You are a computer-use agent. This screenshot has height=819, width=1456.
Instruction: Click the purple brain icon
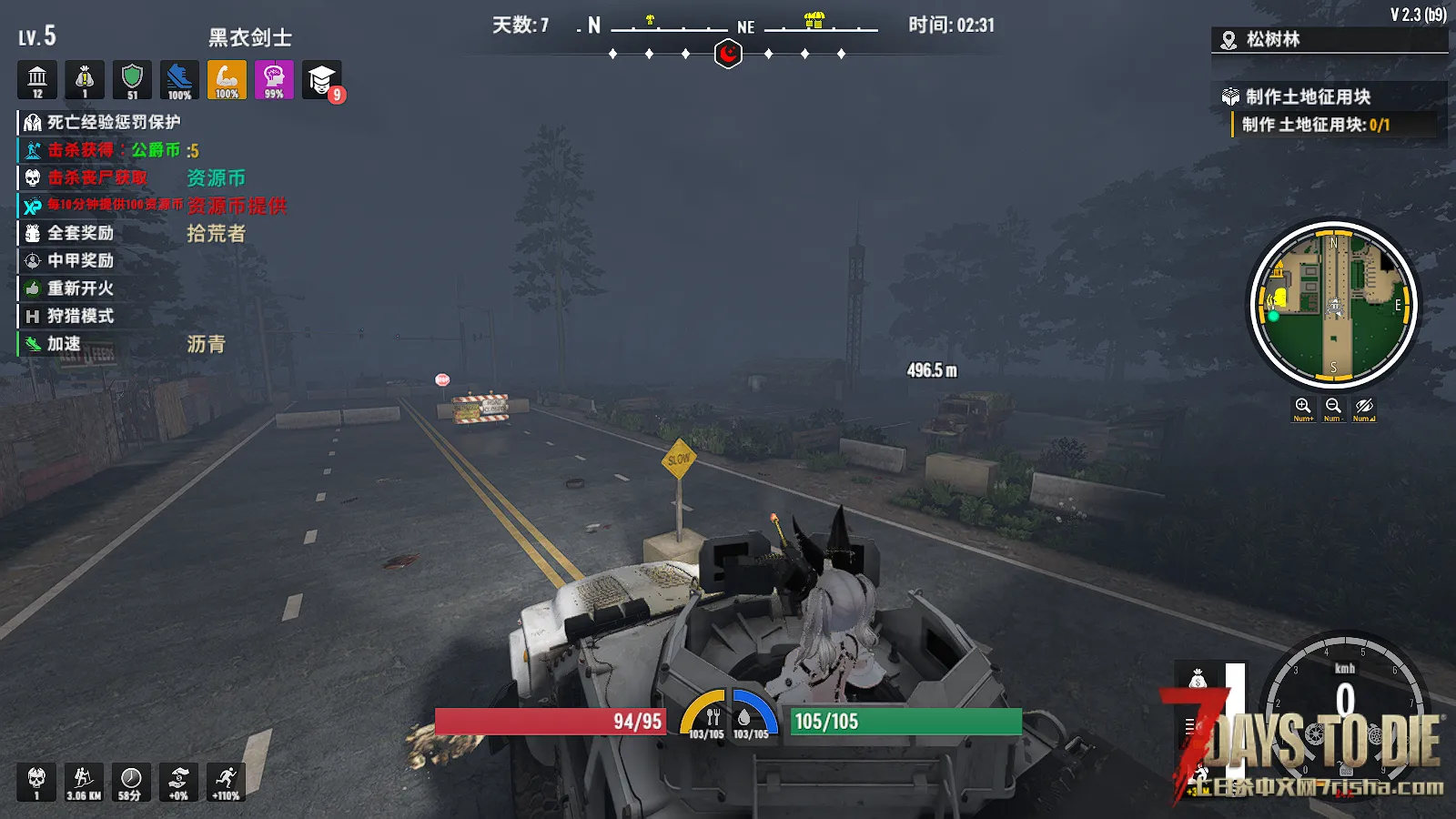pyautogui.click(x=274, y=80)
